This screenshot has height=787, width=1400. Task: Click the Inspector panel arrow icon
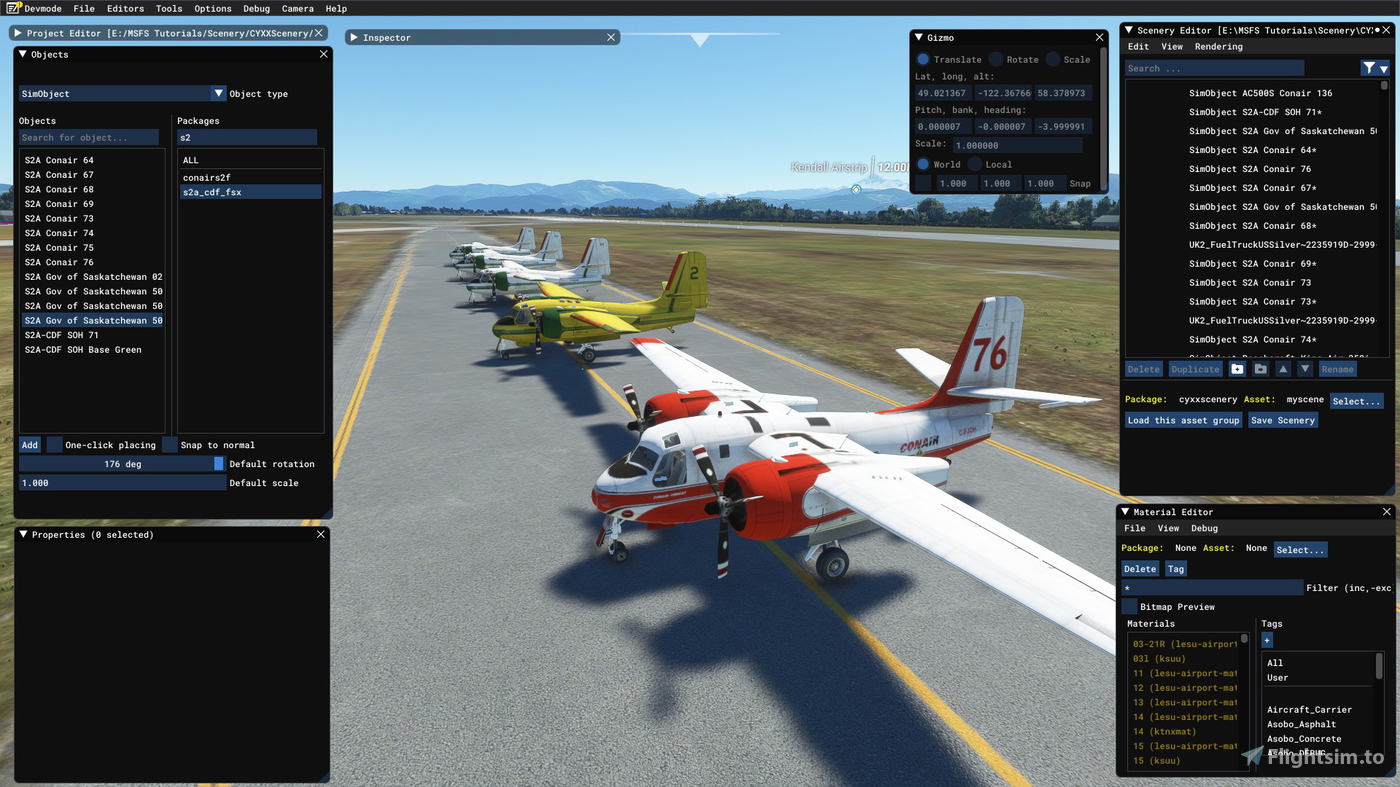[x=355, y=37]
